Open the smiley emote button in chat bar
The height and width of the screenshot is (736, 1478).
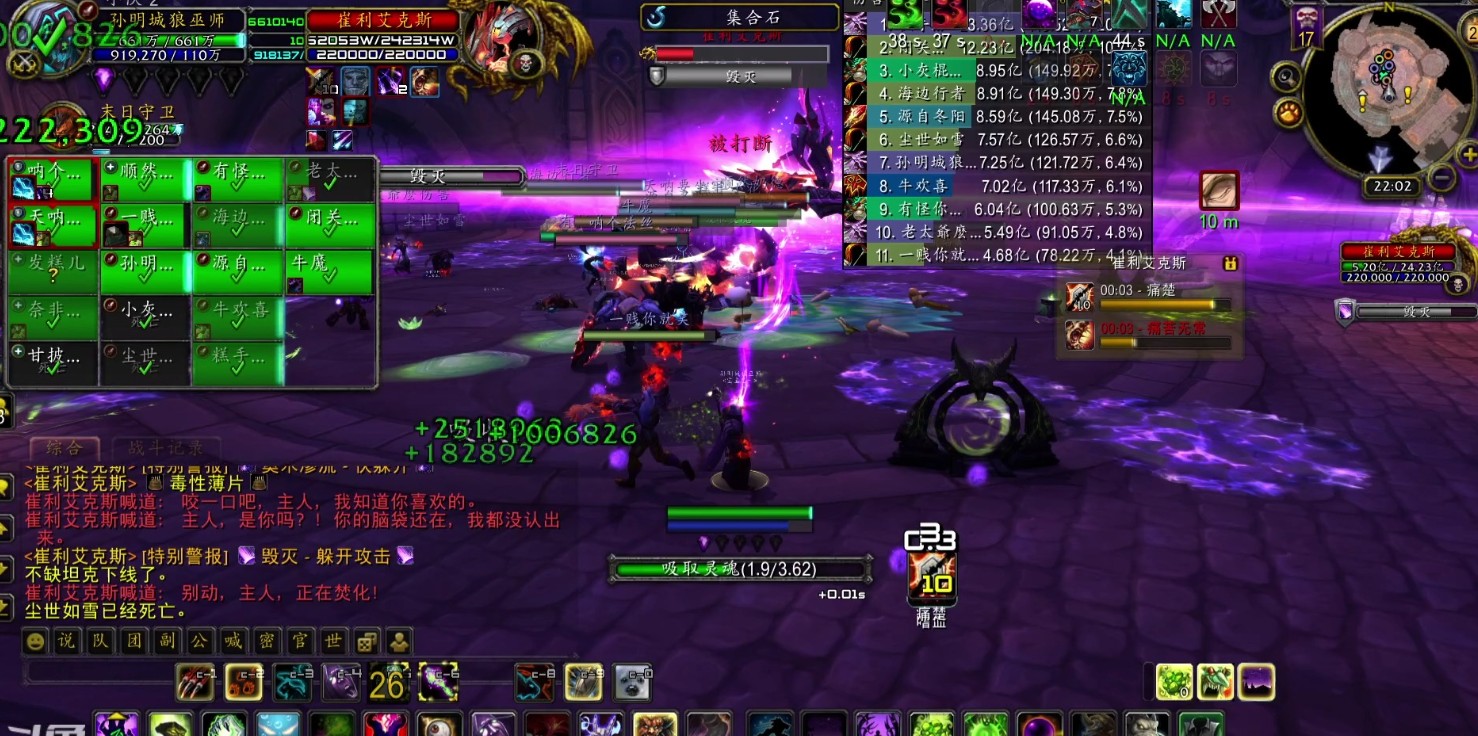click(37, 641)
